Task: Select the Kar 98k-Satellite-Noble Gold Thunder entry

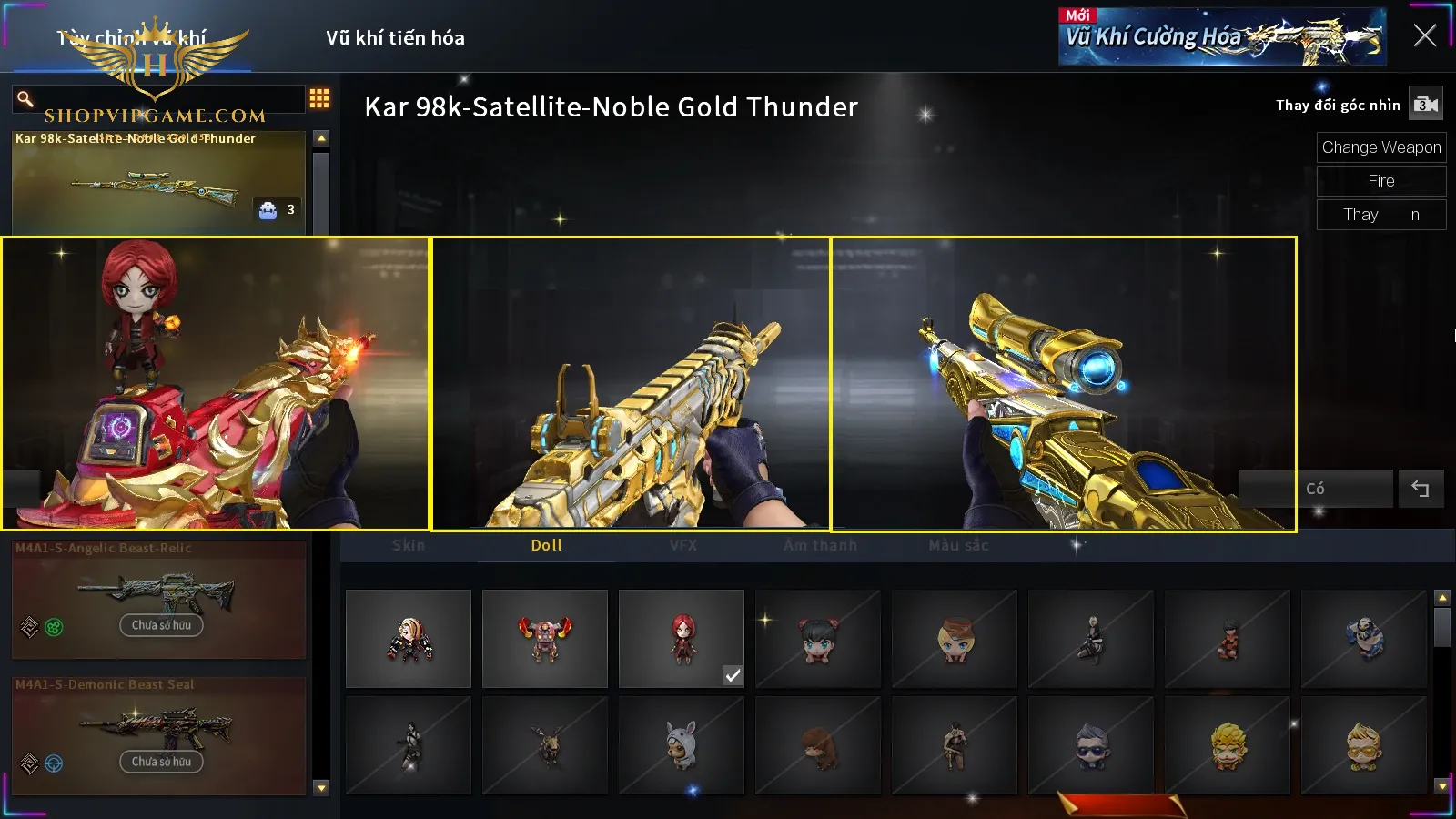Action: coord(159,182)
